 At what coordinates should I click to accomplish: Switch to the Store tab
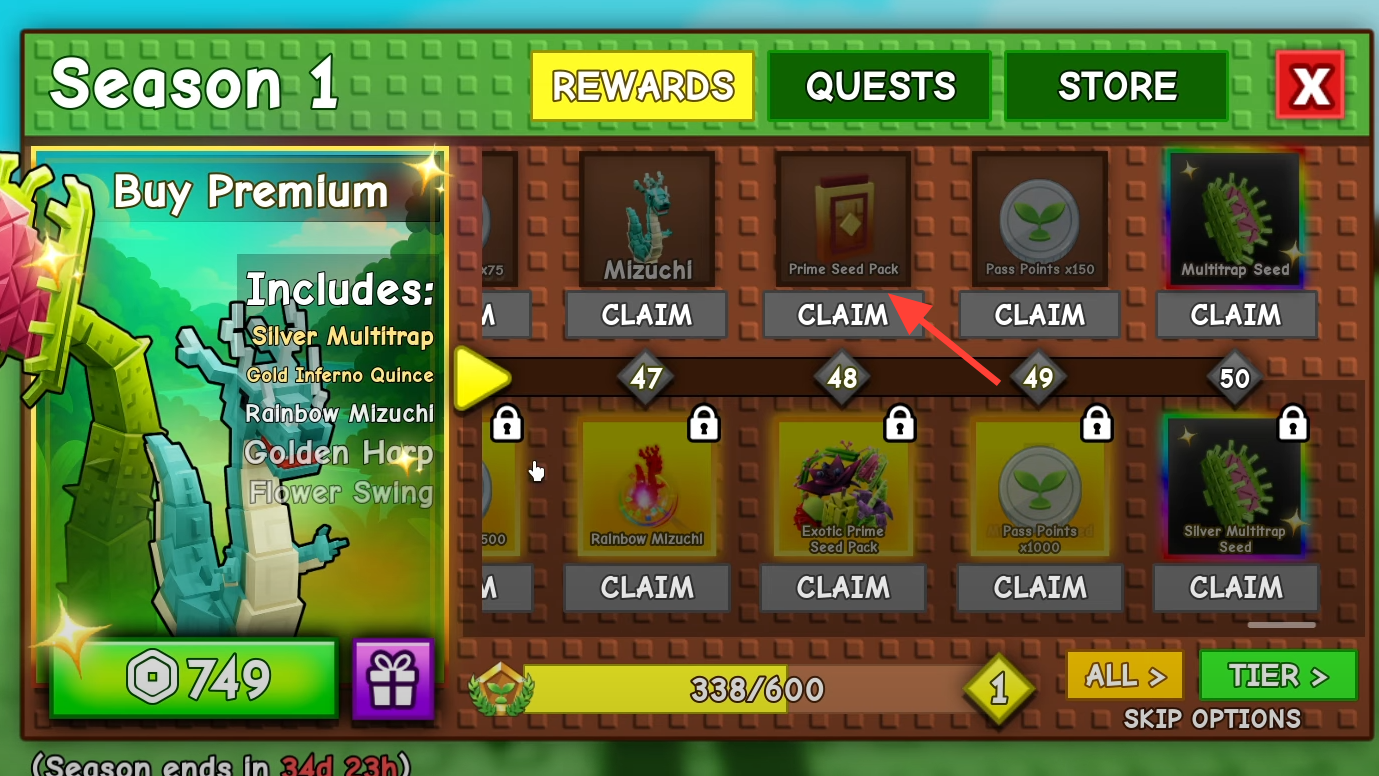(1116, 86)
